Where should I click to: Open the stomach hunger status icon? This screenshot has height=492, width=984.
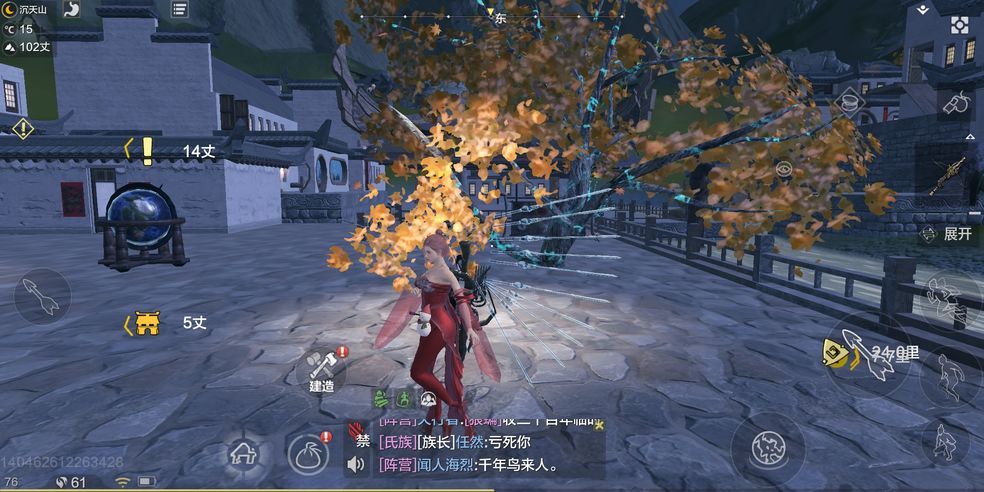pos(73,9)
